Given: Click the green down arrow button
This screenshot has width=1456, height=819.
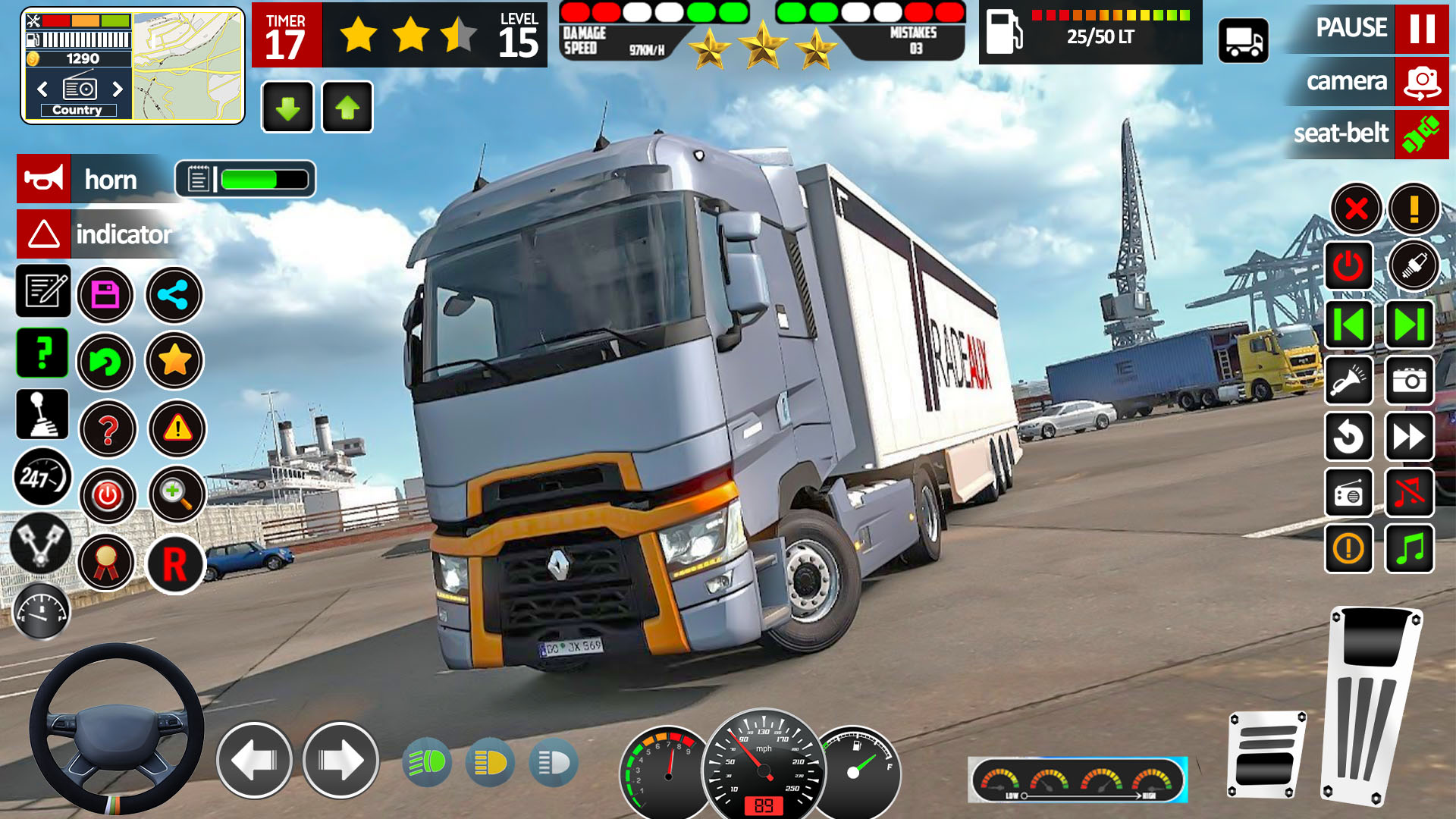Looking at the screenshot, I should tap(287, 108).
